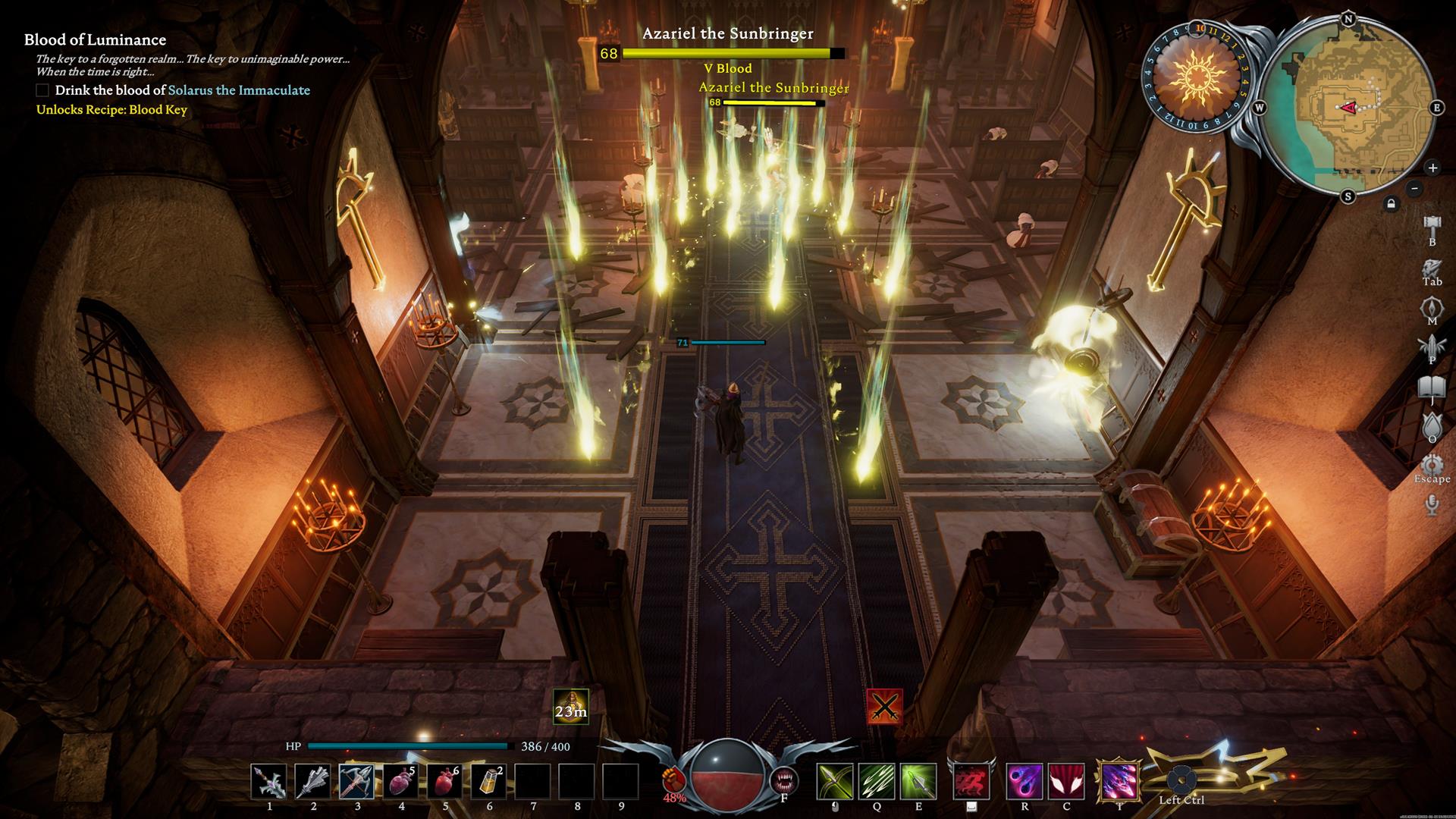Open the journal book icon
This screenshot has width=1456, height=819.
1432,388
